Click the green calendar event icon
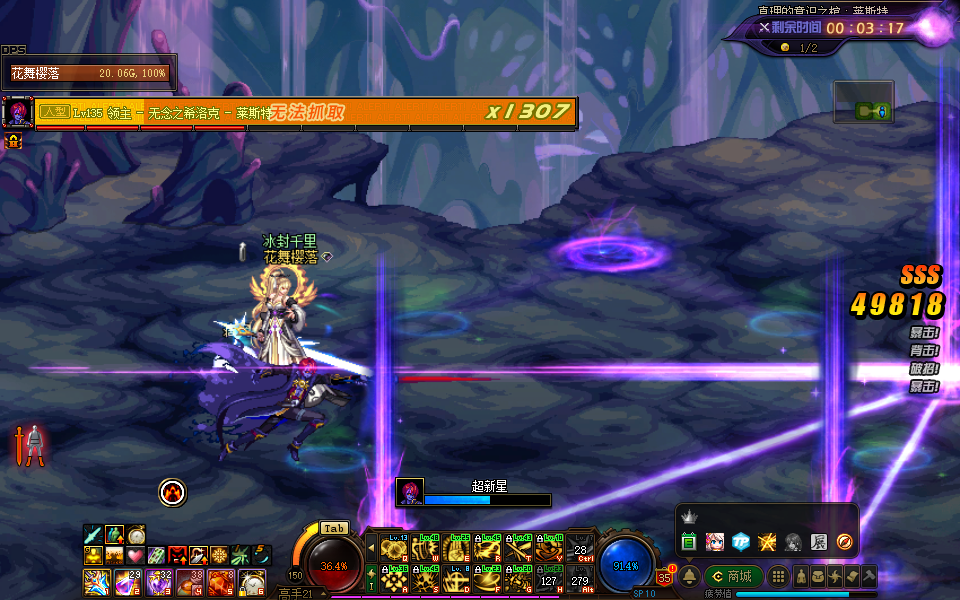Viewport: 960px width, 600px height. point(689,542)
